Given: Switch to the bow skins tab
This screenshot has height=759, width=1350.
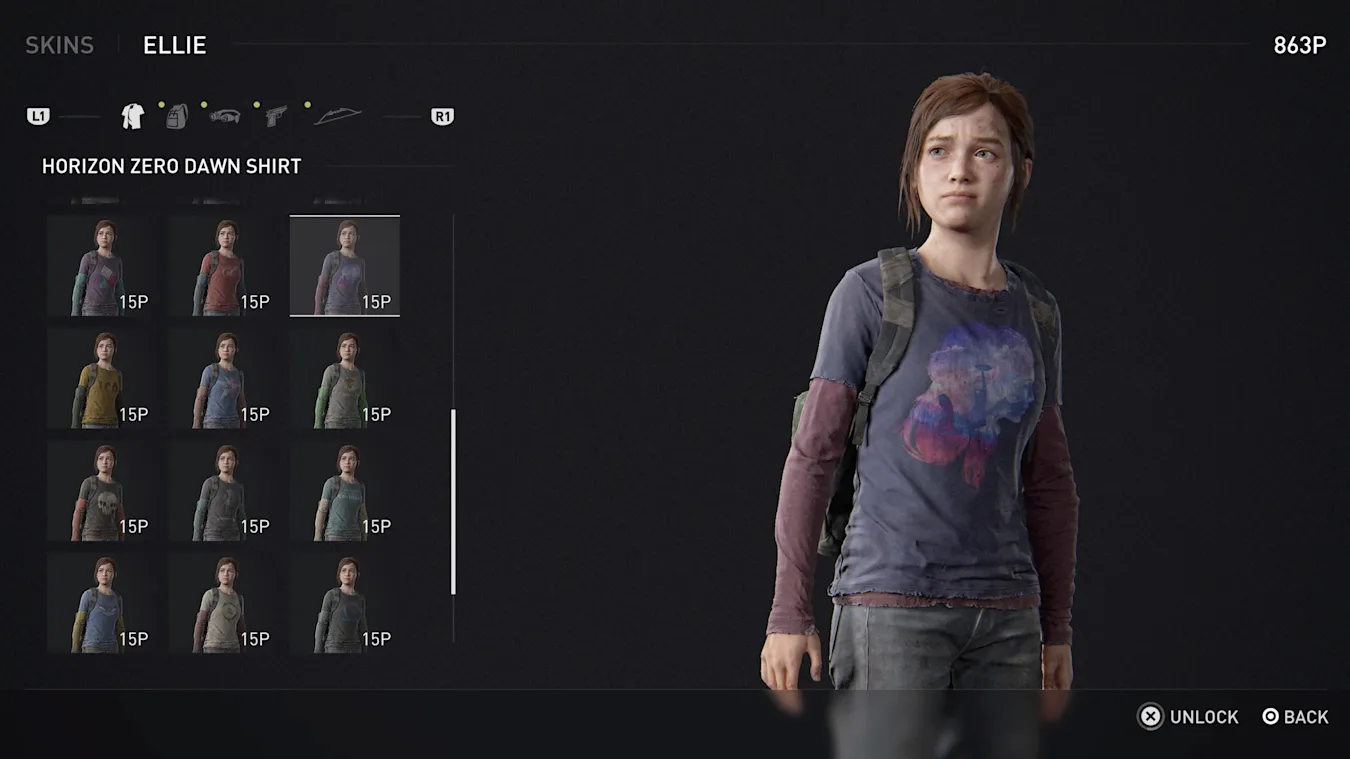Looking at the screenshot, I should coord(337,117).
